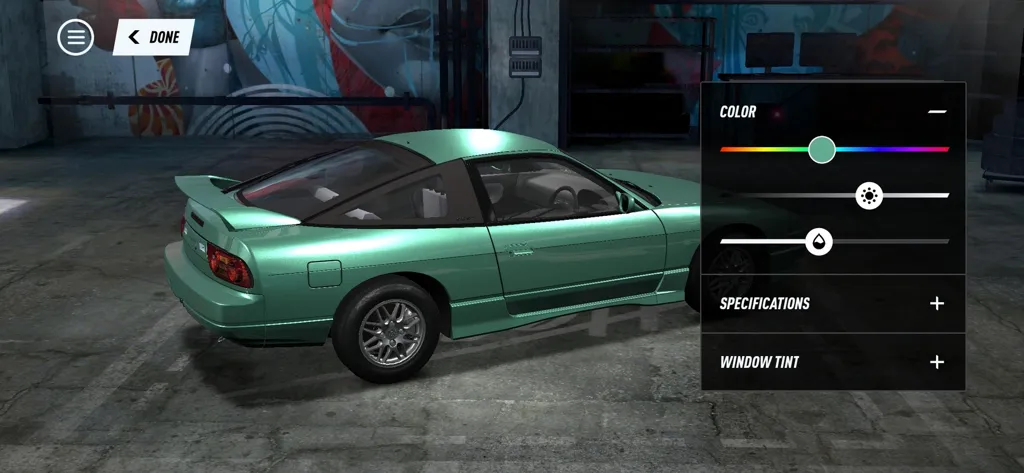Click the Done back button
1024x473 pixels.
coord(154,37)
